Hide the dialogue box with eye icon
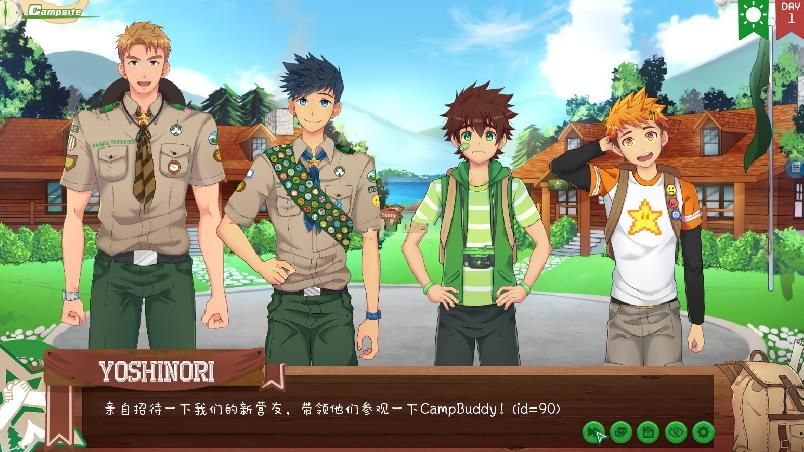804x452 pixels. point(675,432)
